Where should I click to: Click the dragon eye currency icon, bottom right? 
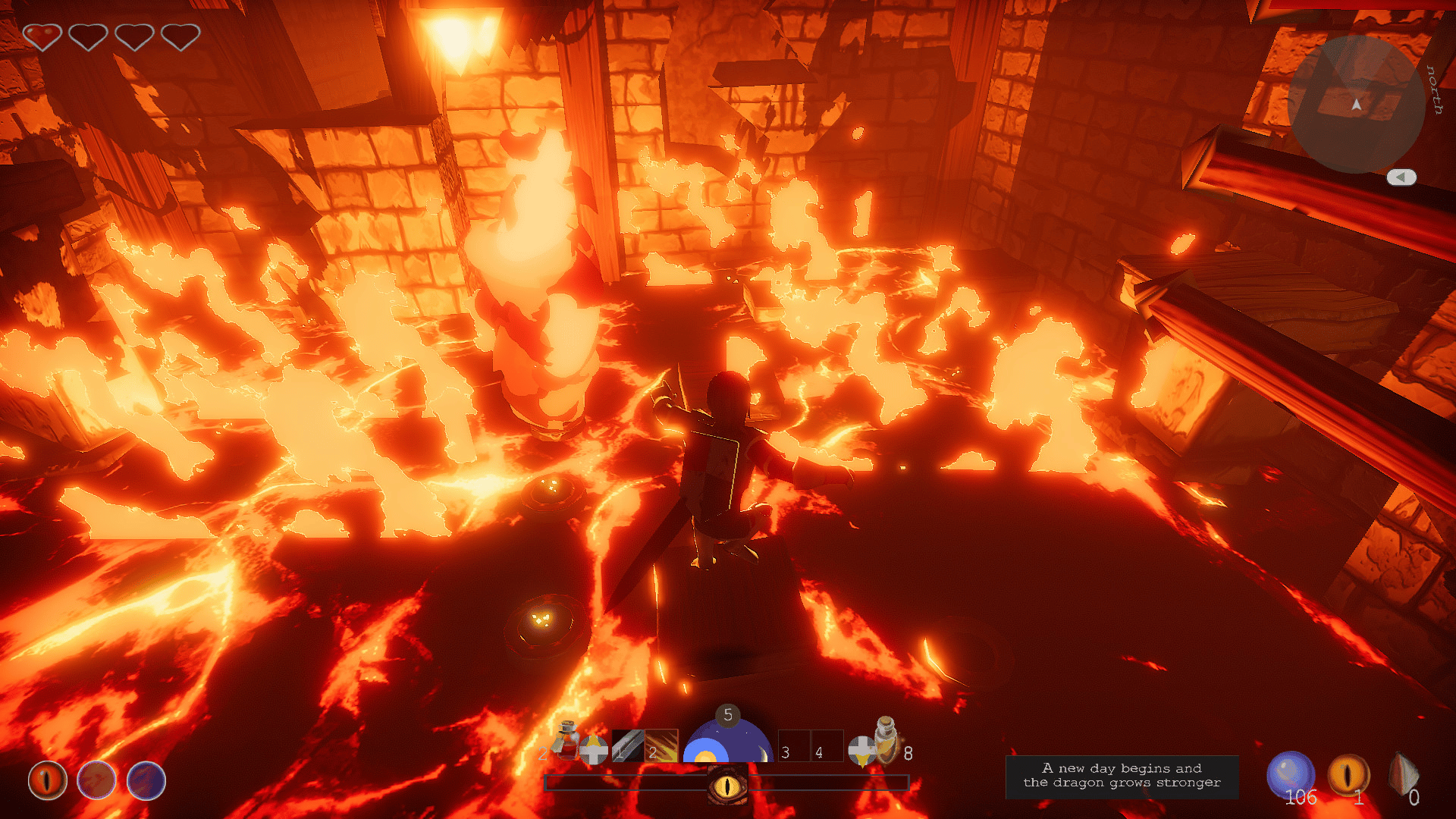coord(1348,774)
